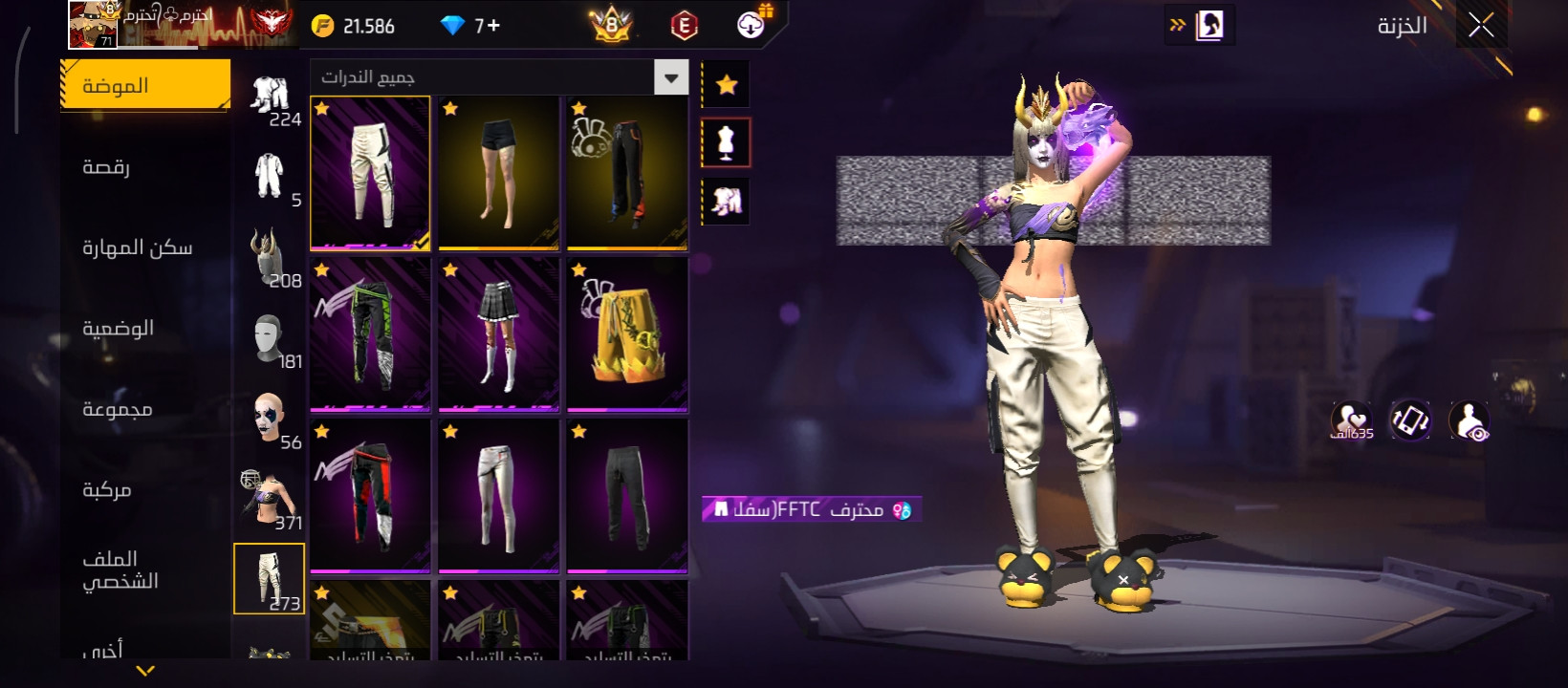
Task: Open the الملف الشخصي profile tab
Action: (120, 570)
